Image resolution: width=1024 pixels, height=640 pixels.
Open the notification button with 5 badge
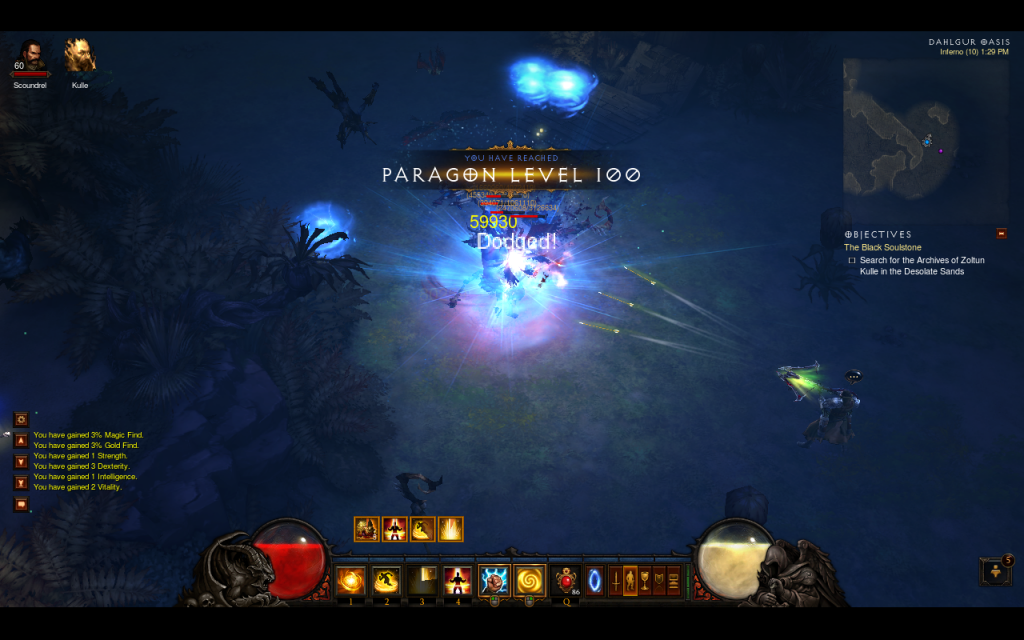(996, 572)
